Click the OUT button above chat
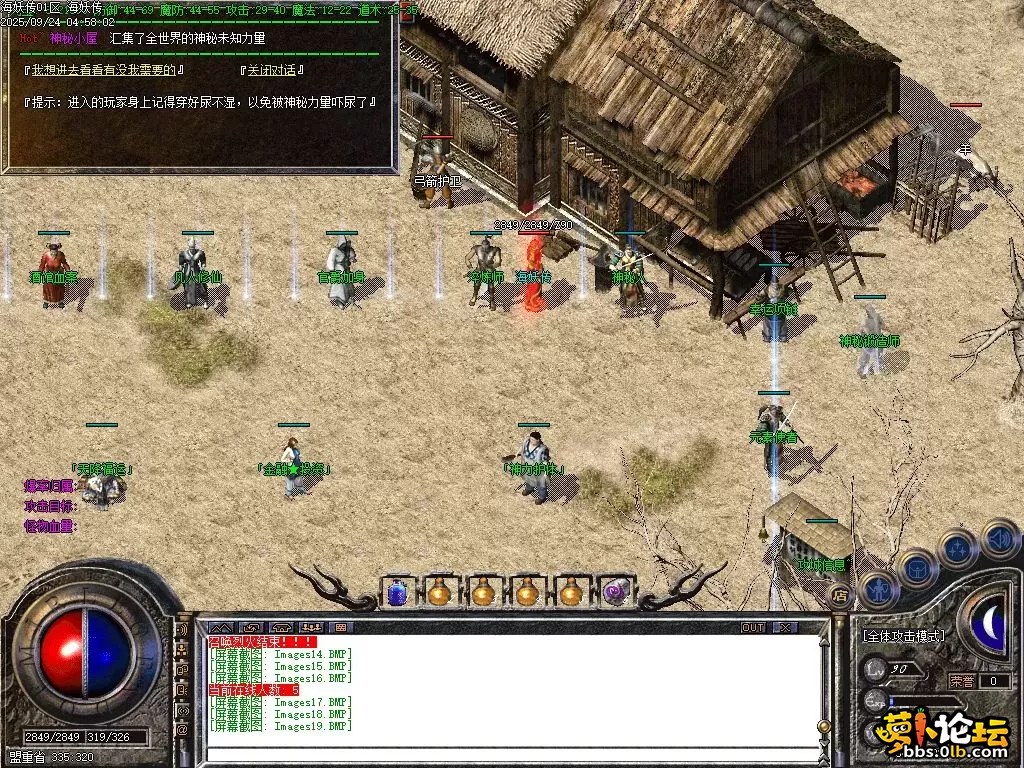 pyautogui.click(x=753, y=627)
